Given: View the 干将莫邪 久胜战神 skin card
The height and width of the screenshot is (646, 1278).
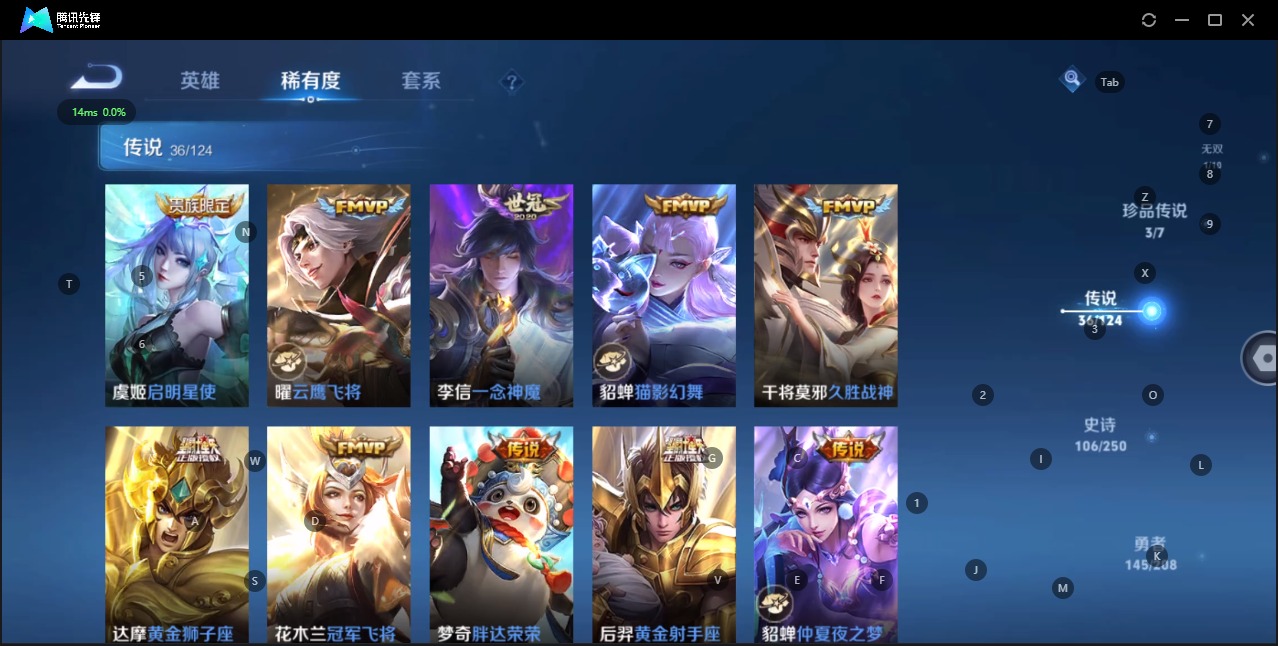Looking at the screenshot, I should 826,295.
